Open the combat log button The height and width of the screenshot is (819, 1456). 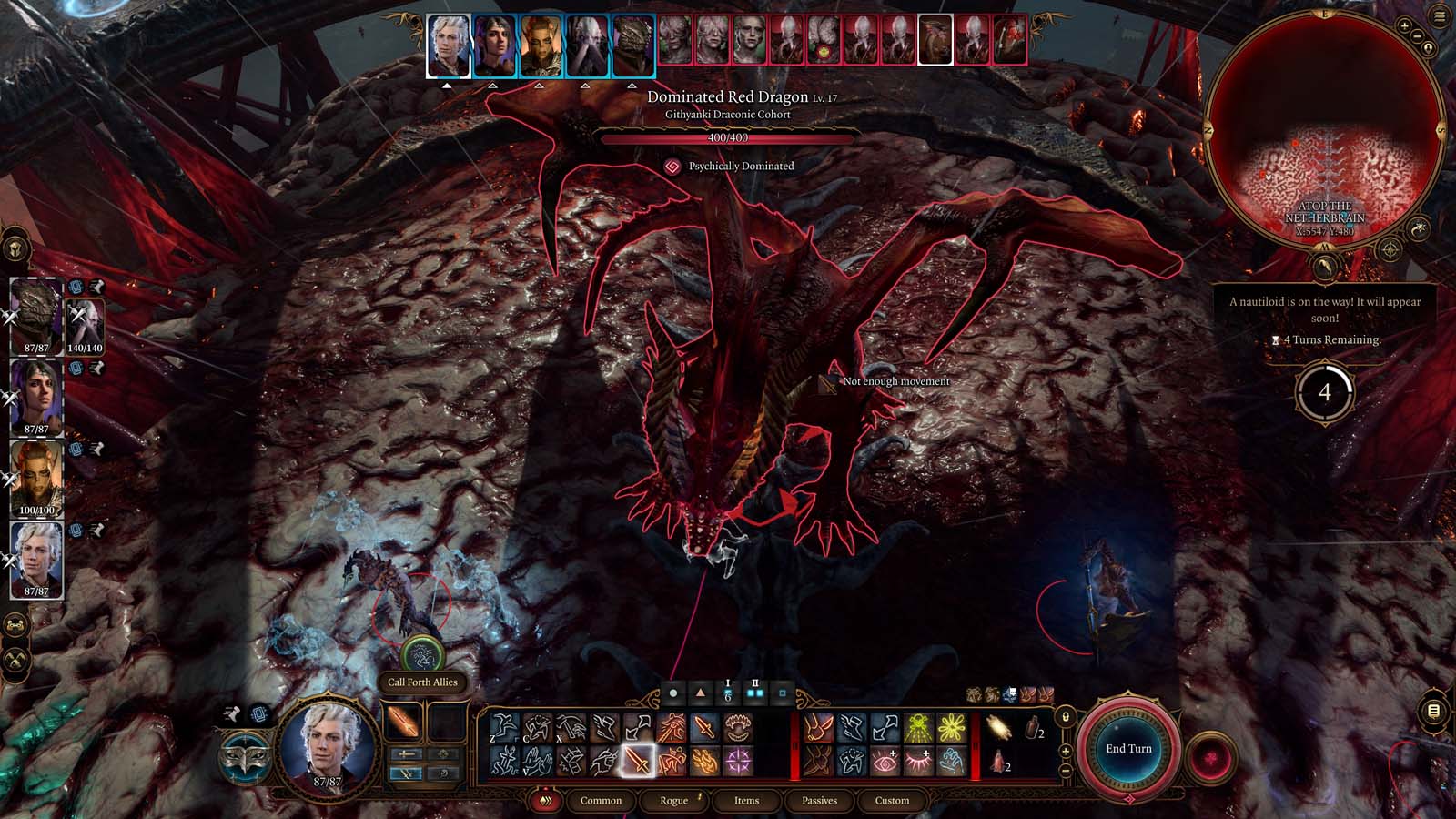tap(1433, 711)
